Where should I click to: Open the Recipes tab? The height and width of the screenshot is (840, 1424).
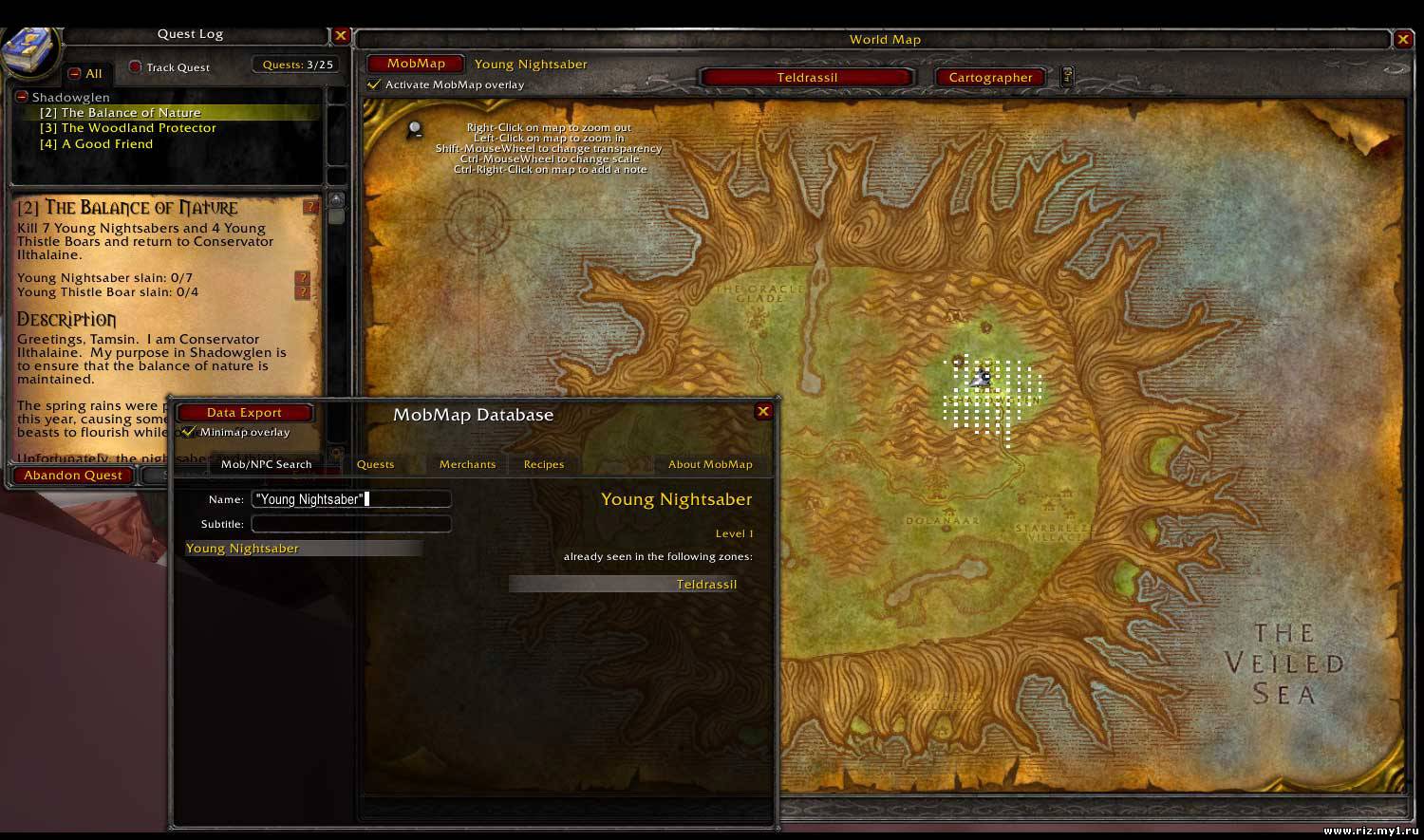[x=544, y=464]
